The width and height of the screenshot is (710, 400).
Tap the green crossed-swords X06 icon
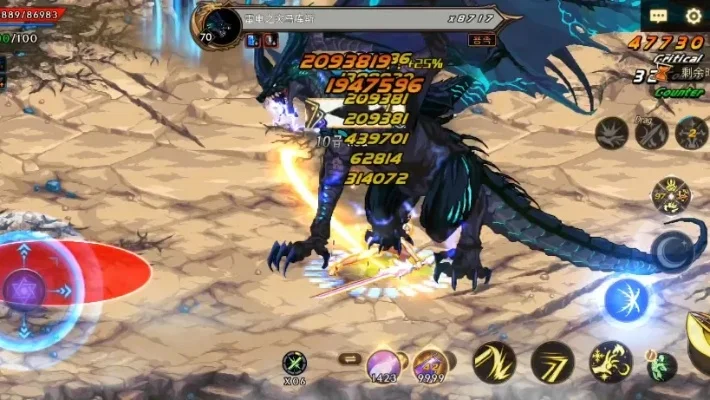click(x=293, y=363)
